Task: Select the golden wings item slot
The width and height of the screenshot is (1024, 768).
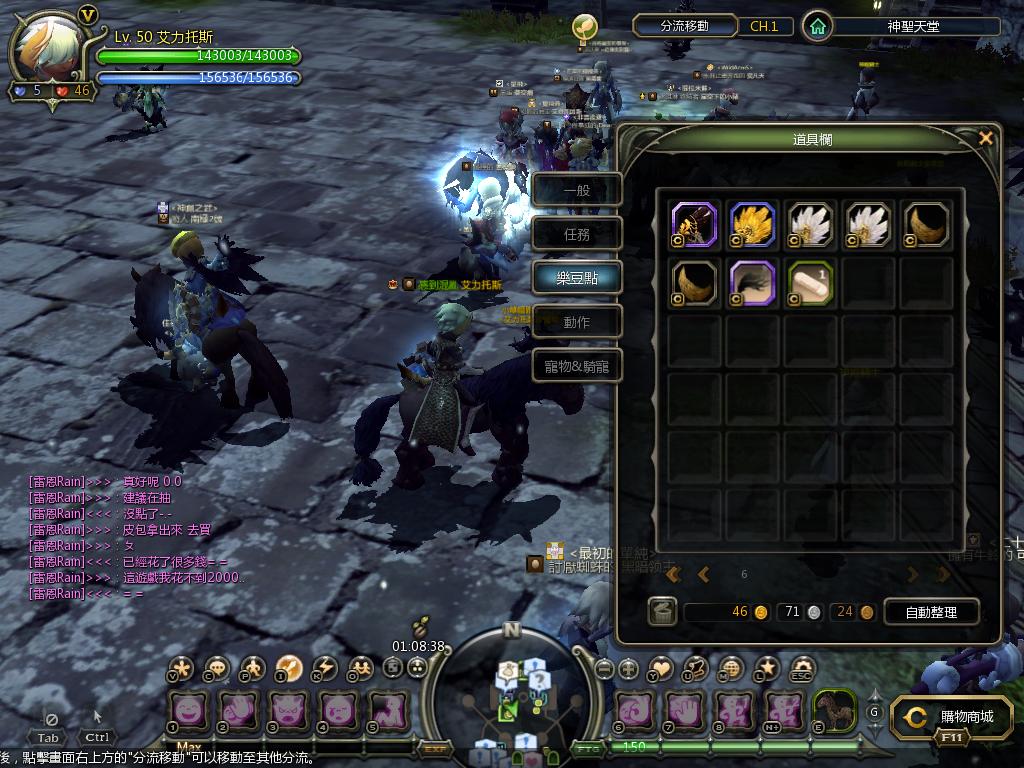Action: pyautogui.click(x=753, y=225)
